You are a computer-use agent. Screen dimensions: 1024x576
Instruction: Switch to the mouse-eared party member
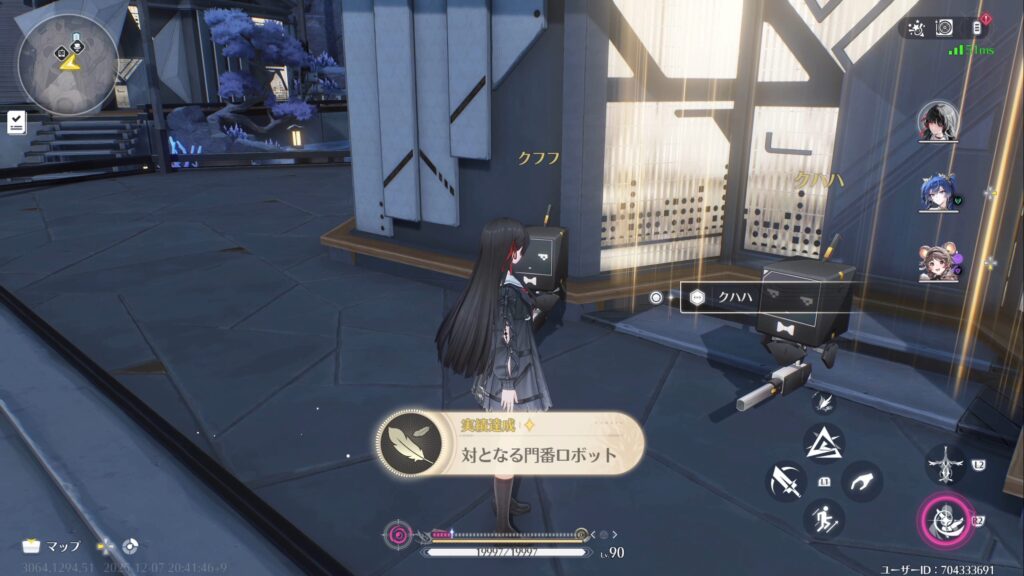(x=938, y=262)
